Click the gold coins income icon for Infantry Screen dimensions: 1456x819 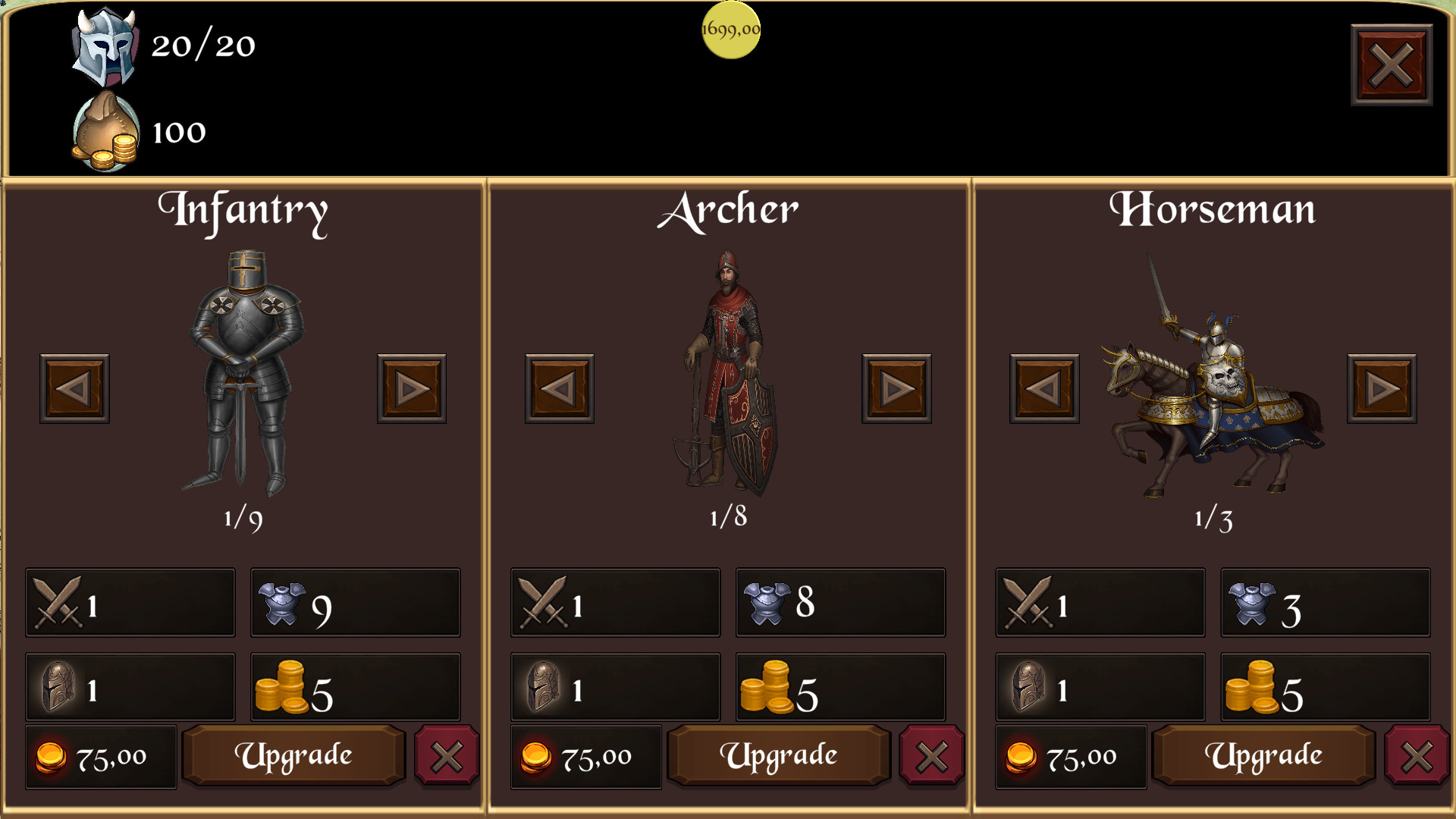pos(281,686)
